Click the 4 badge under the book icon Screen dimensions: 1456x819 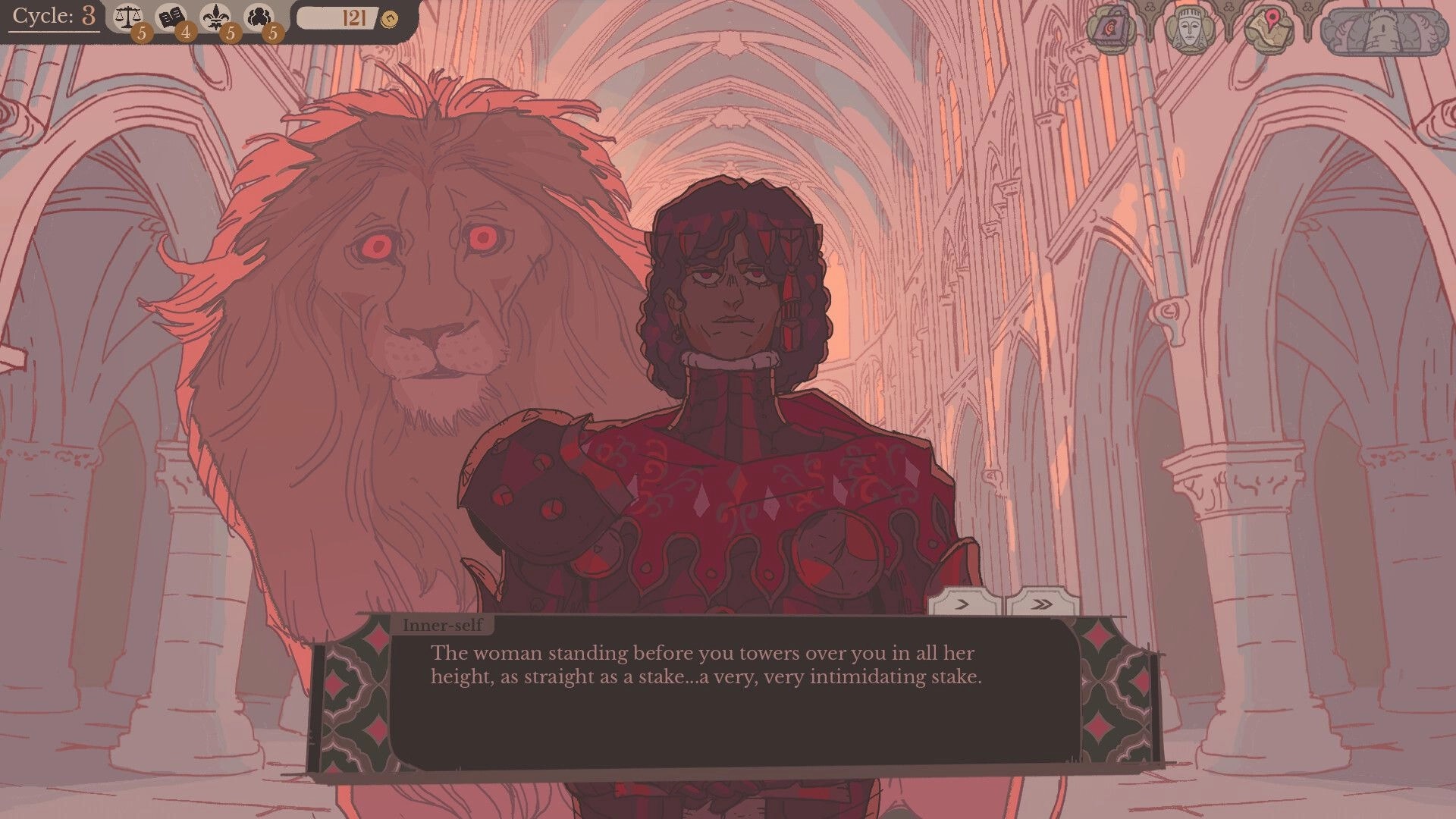coord(184,33)
